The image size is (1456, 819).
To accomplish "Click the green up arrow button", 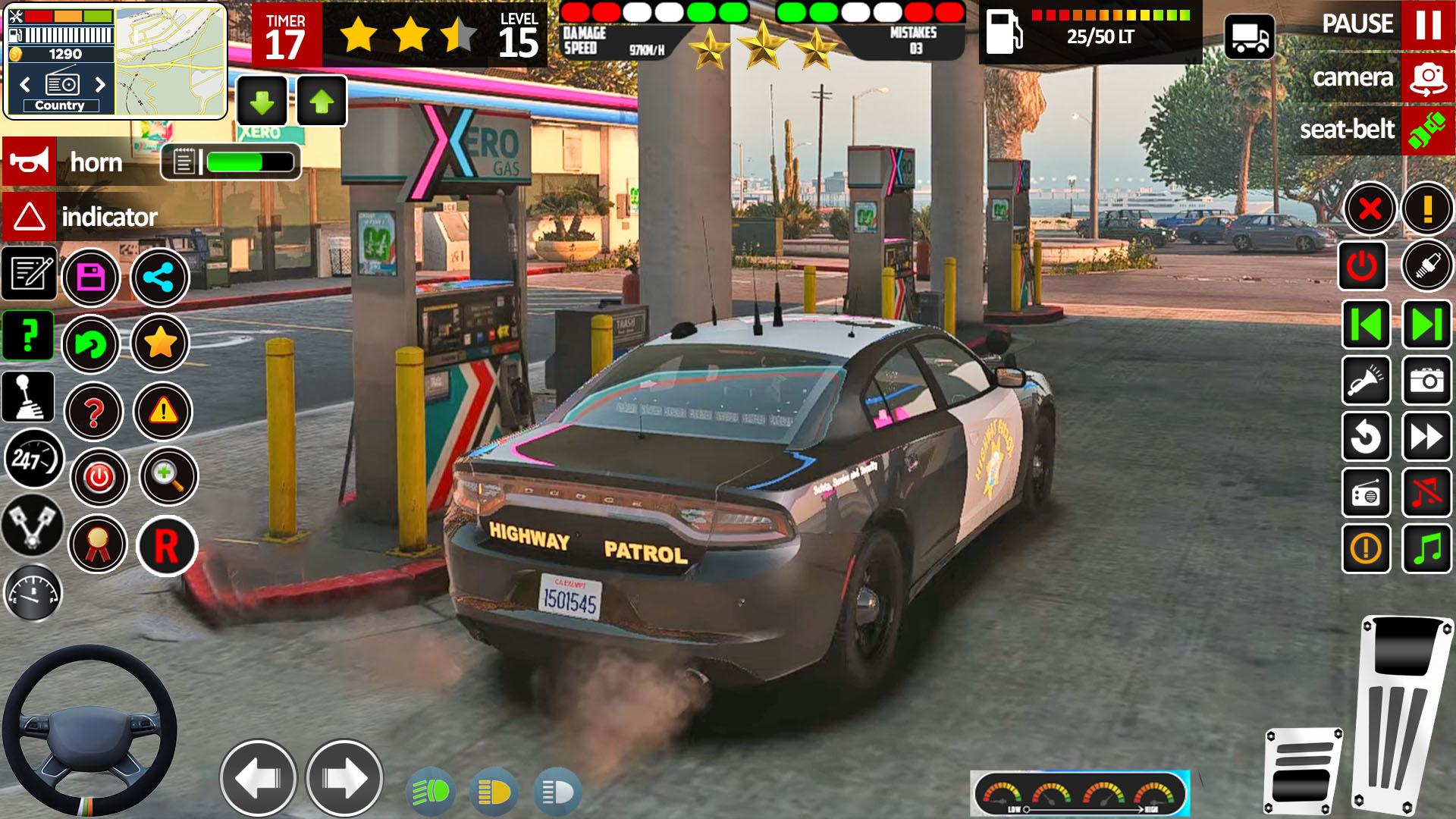I will (322, 101).
